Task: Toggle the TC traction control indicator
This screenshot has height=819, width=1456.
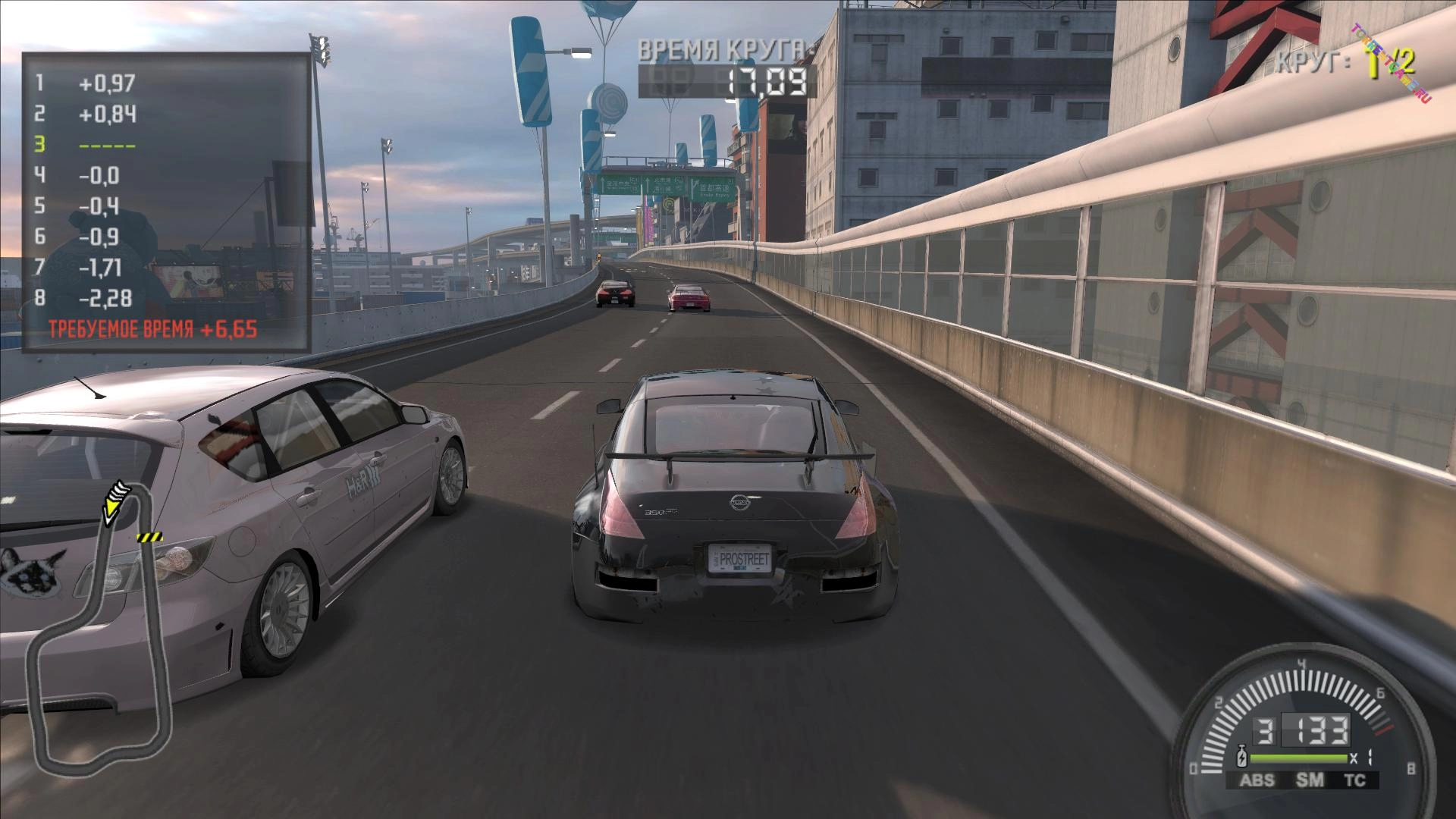Action: click(x=1354, y=780)
